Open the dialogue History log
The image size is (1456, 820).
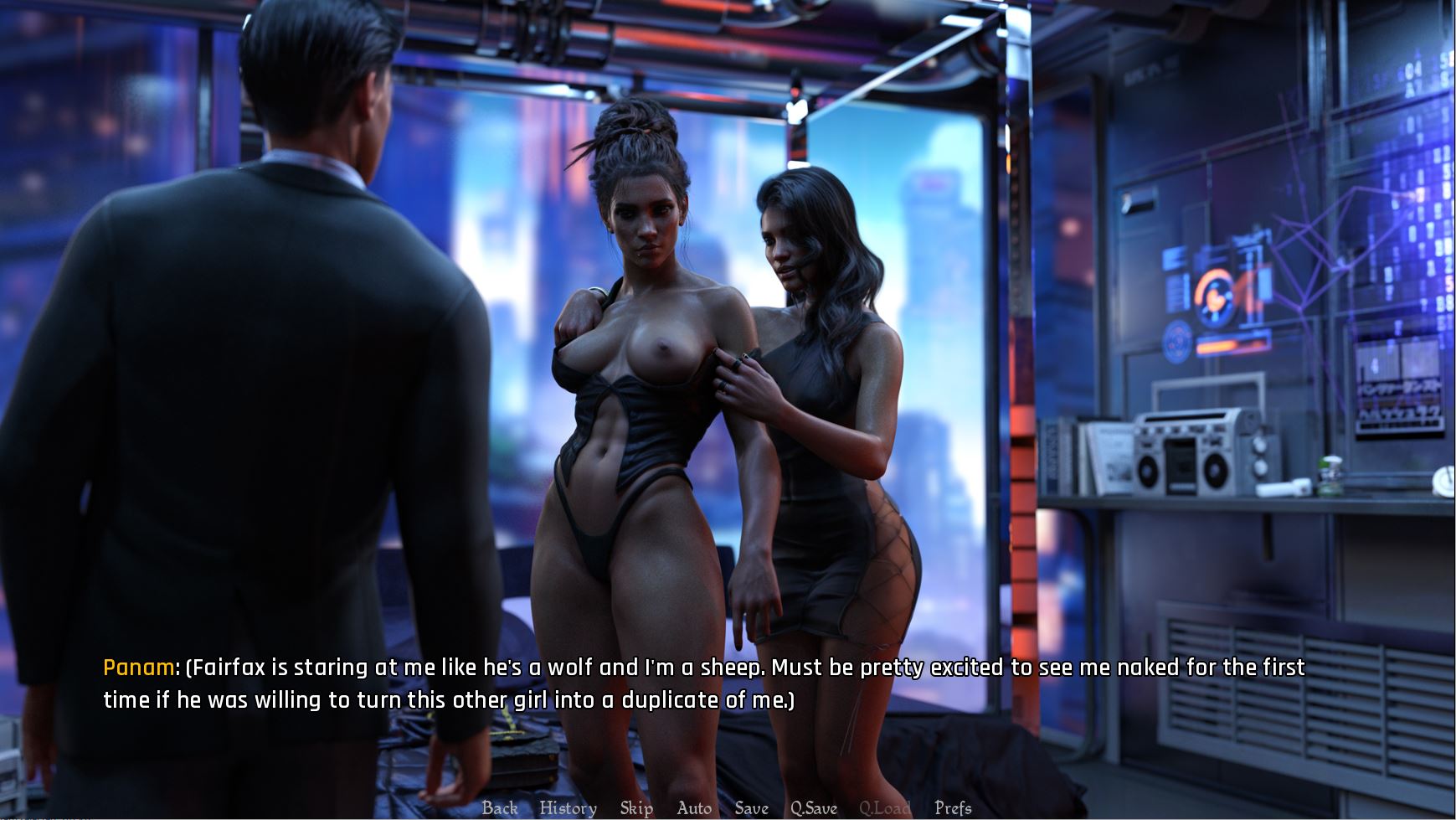click(568, 808)
